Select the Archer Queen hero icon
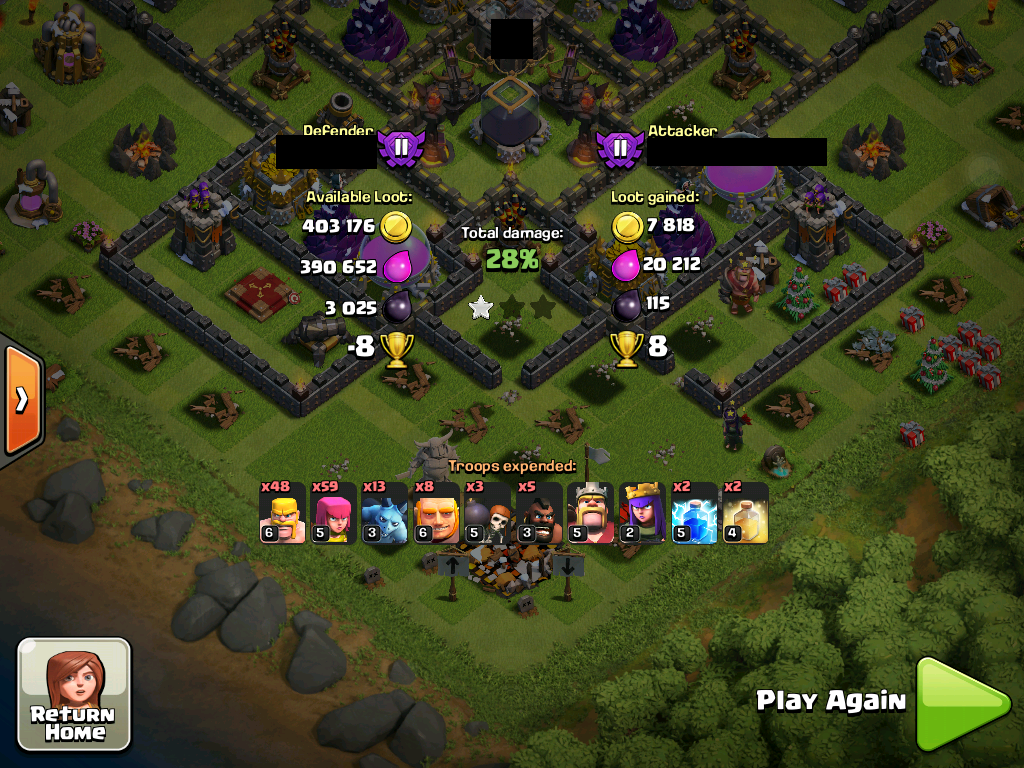Screen dimensions: 1024x768 click(643, 513)
